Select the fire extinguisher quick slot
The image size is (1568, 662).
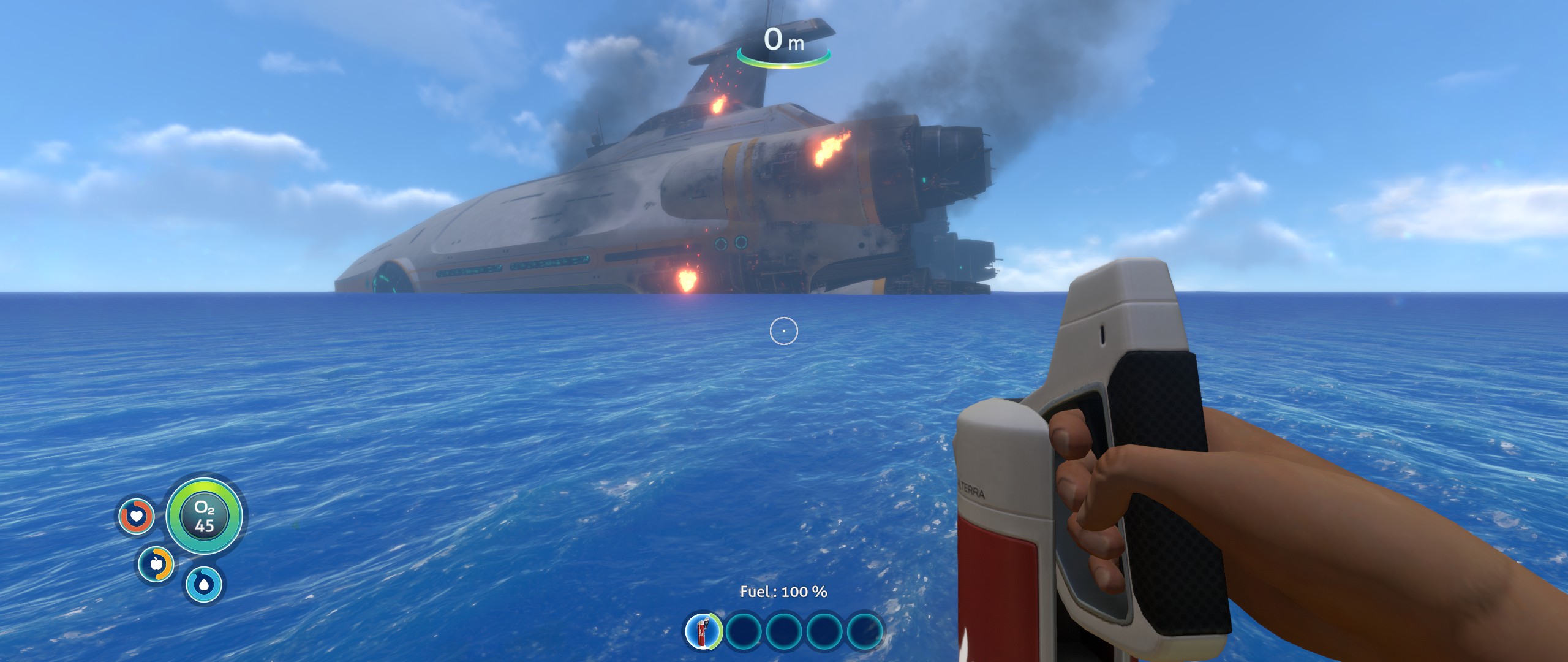point(703,630)
